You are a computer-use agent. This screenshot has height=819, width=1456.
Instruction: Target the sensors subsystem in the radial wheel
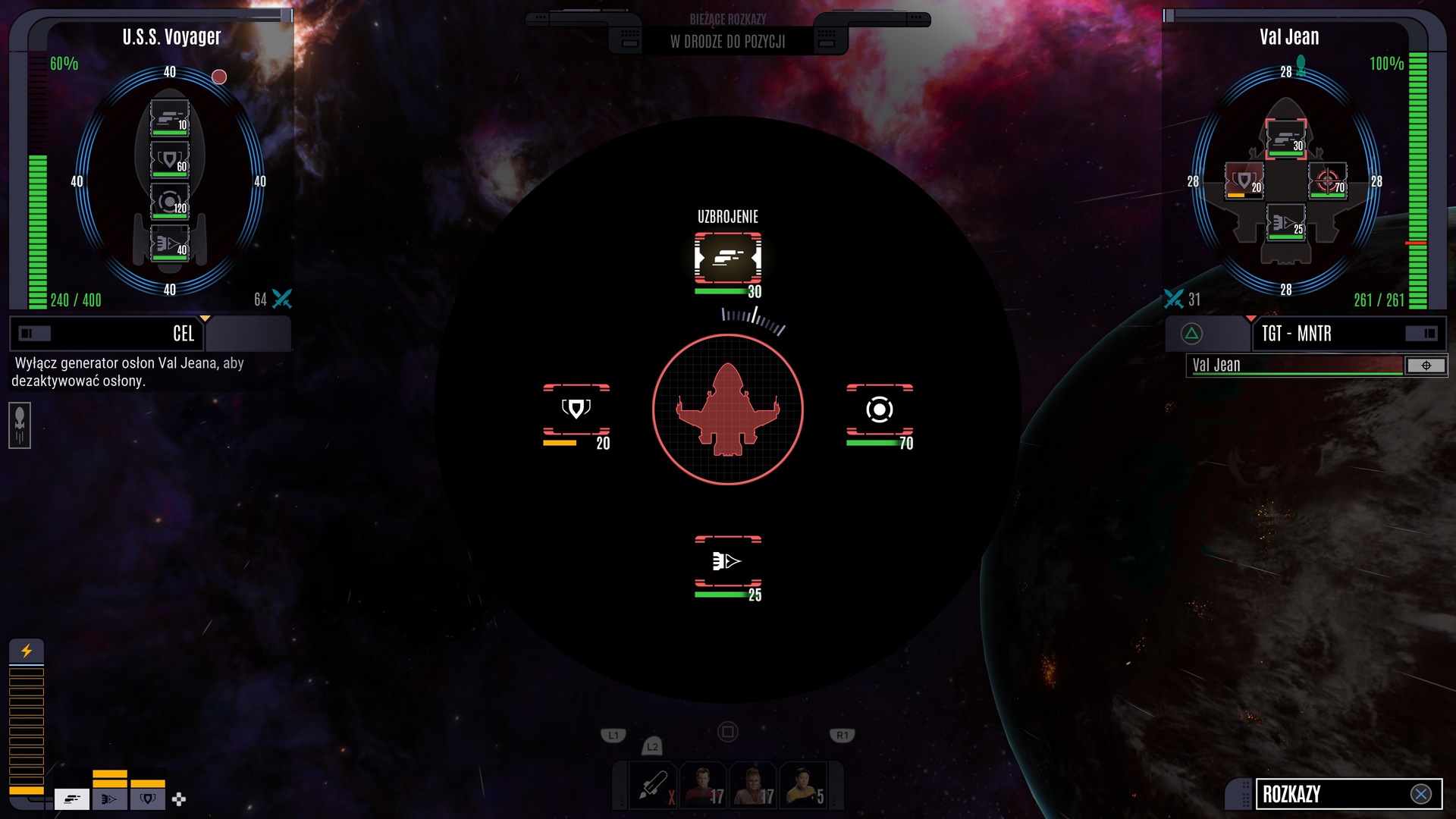pos(879,409)
